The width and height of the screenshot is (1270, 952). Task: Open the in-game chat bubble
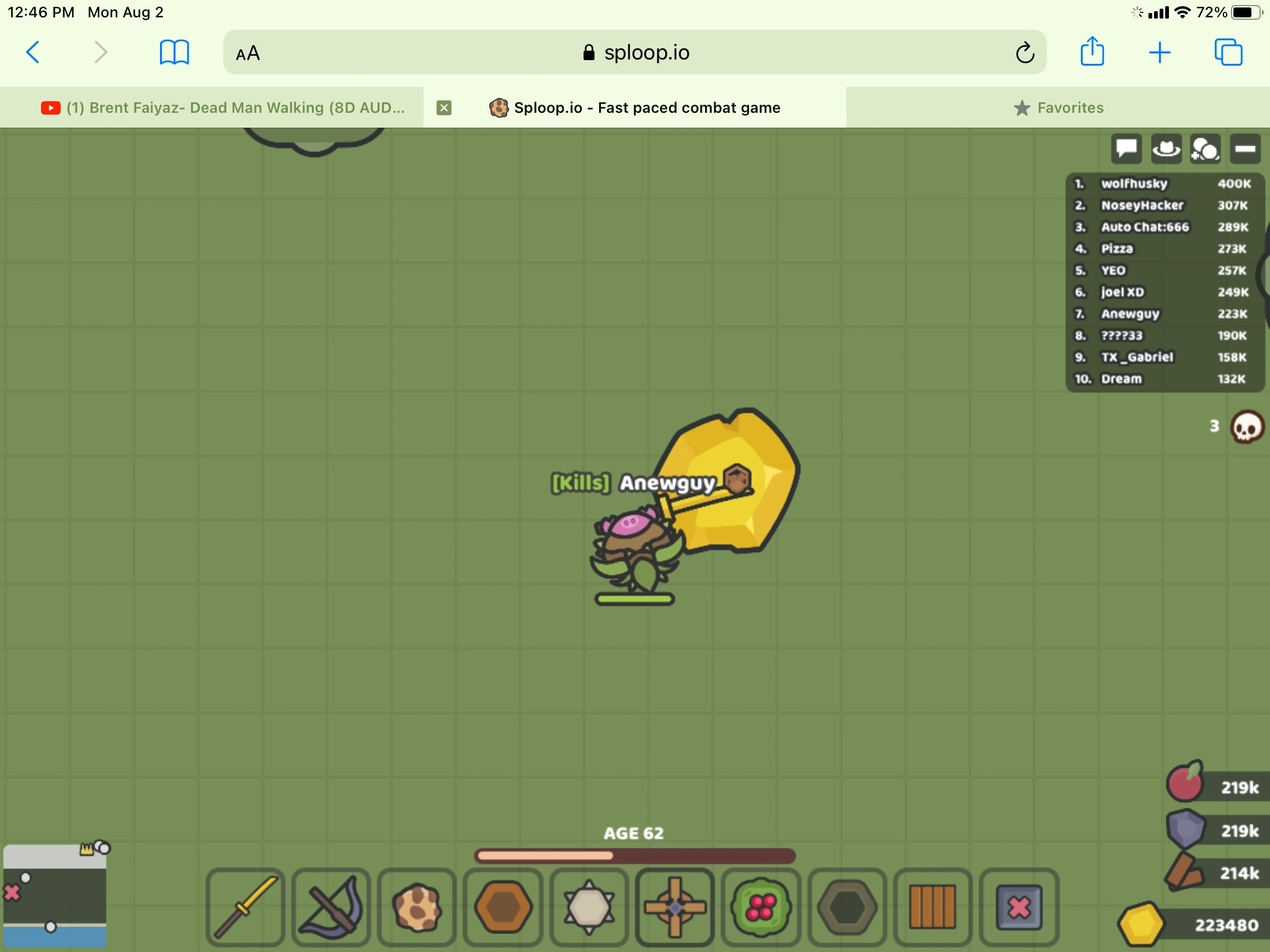(1126, 149)
